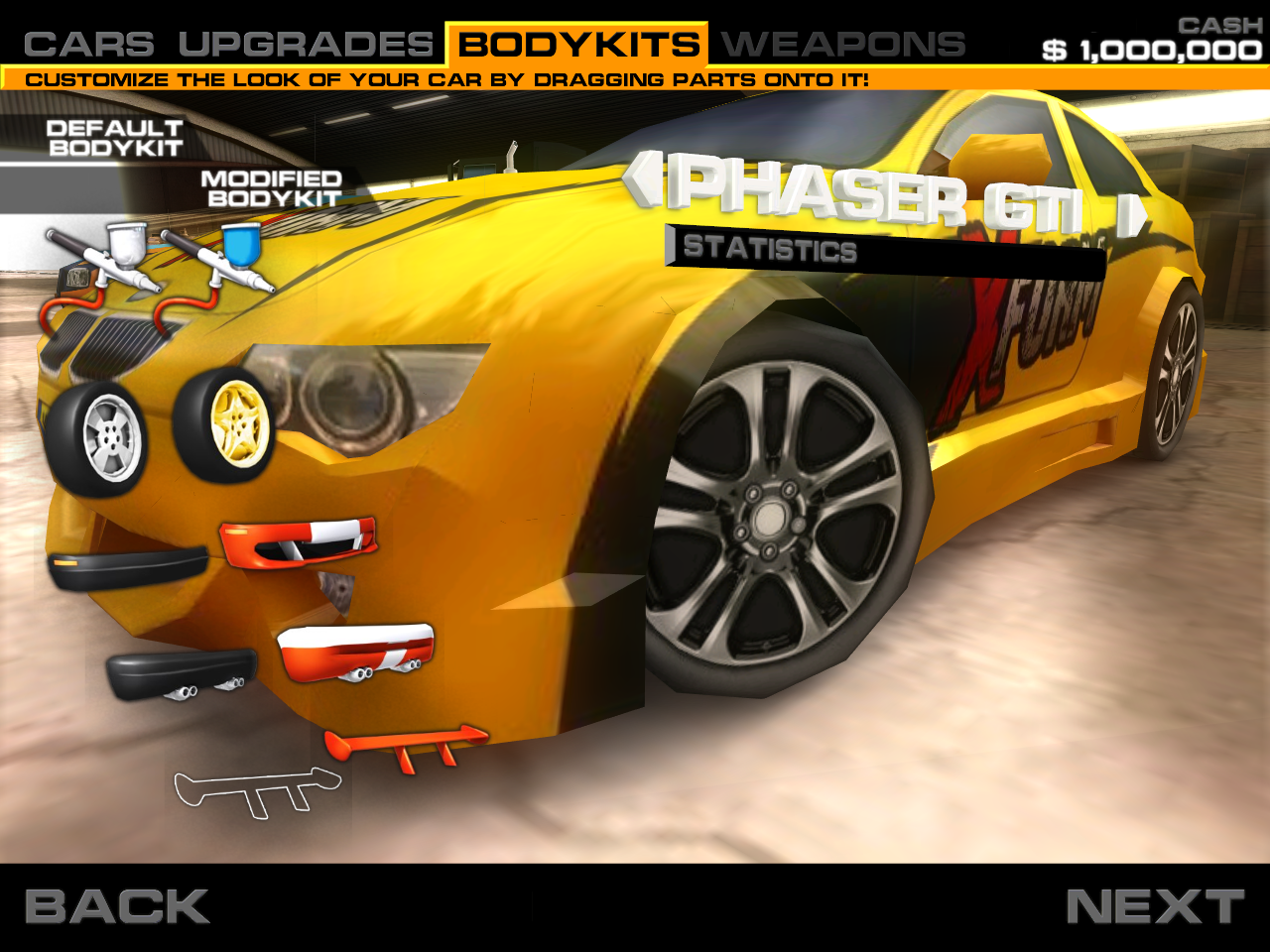1270x952 pixels.
Task: Select the orange racing spoiler
Action: (407, 746)
